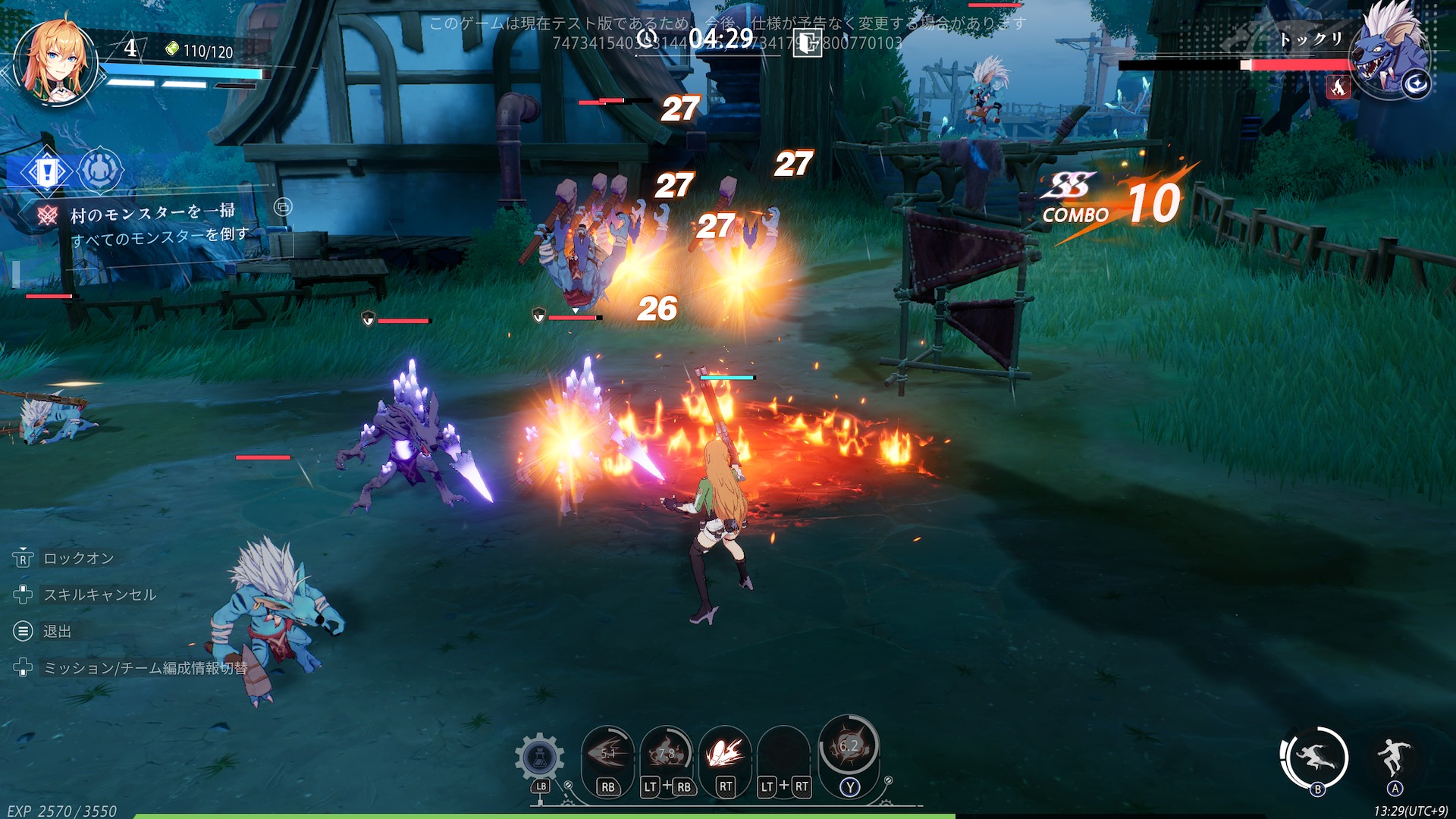Click the exit door icon by the timer
The width and height of the screenshot is (1456, 819).
tap(807, 42)
